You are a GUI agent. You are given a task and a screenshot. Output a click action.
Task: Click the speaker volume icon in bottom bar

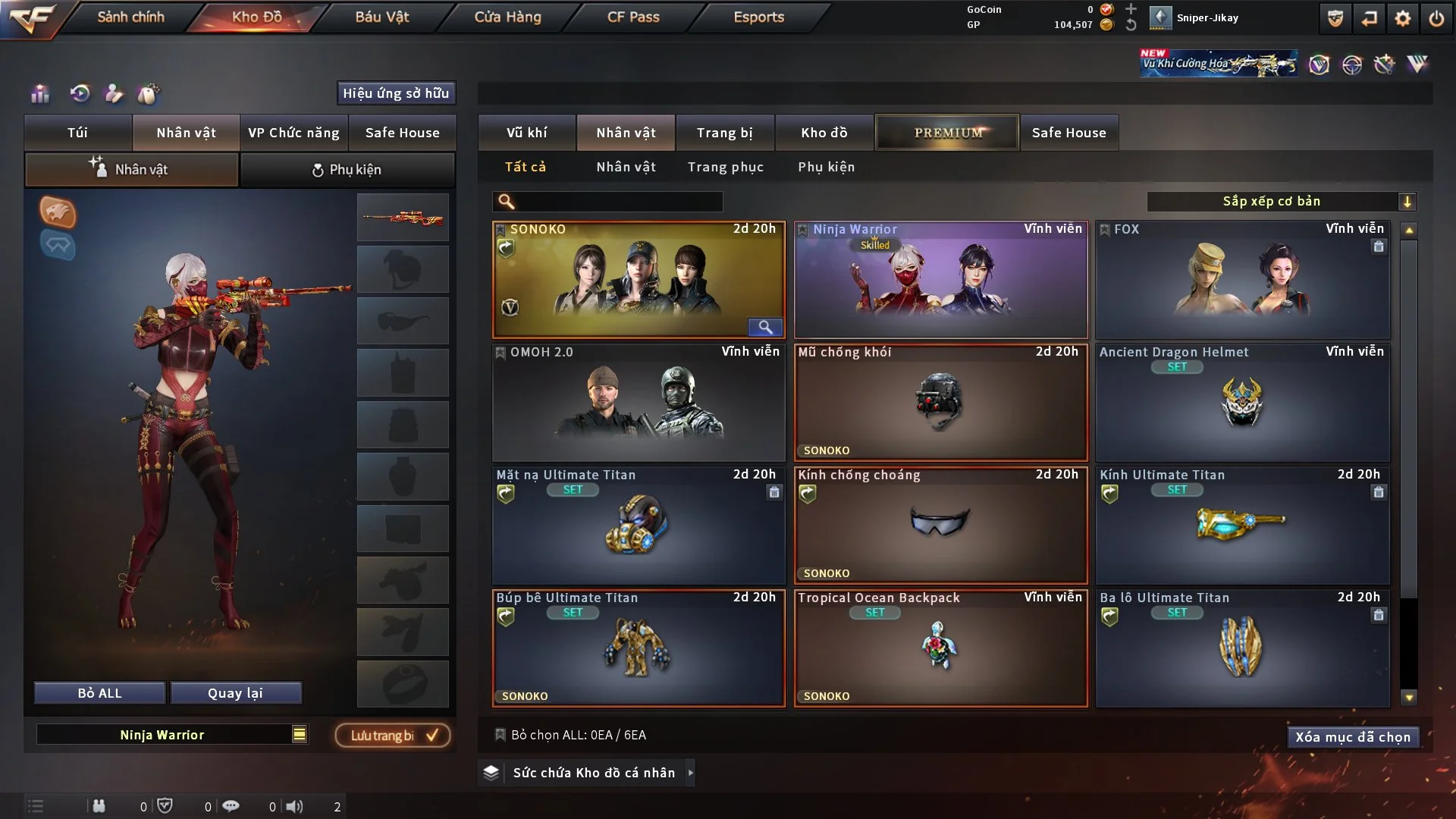(296, 806)
